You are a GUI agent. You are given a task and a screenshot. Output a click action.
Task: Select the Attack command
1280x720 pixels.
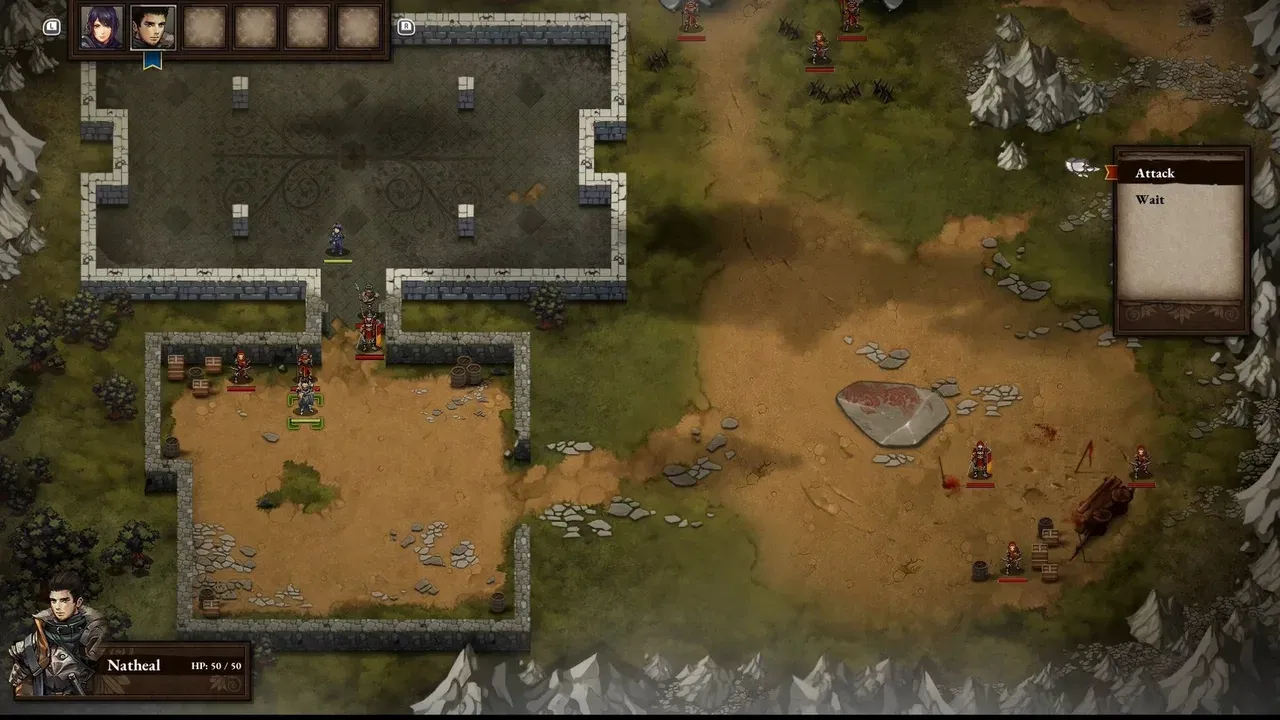1155,173
